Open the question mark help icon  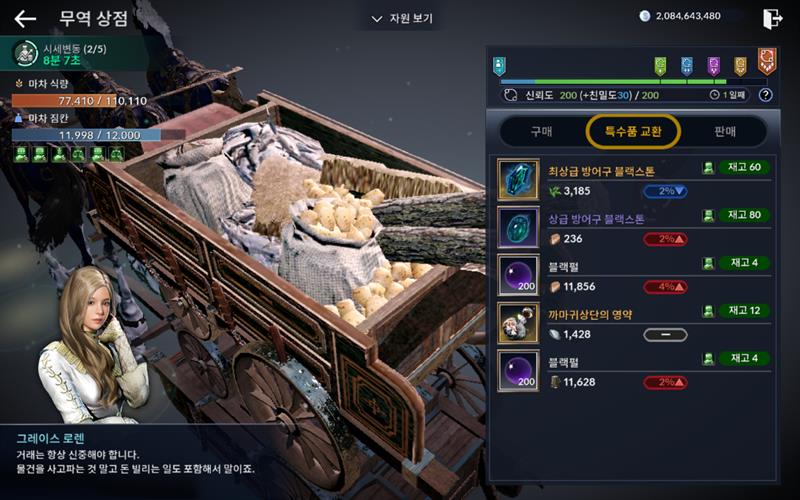[x=766, y=95]
